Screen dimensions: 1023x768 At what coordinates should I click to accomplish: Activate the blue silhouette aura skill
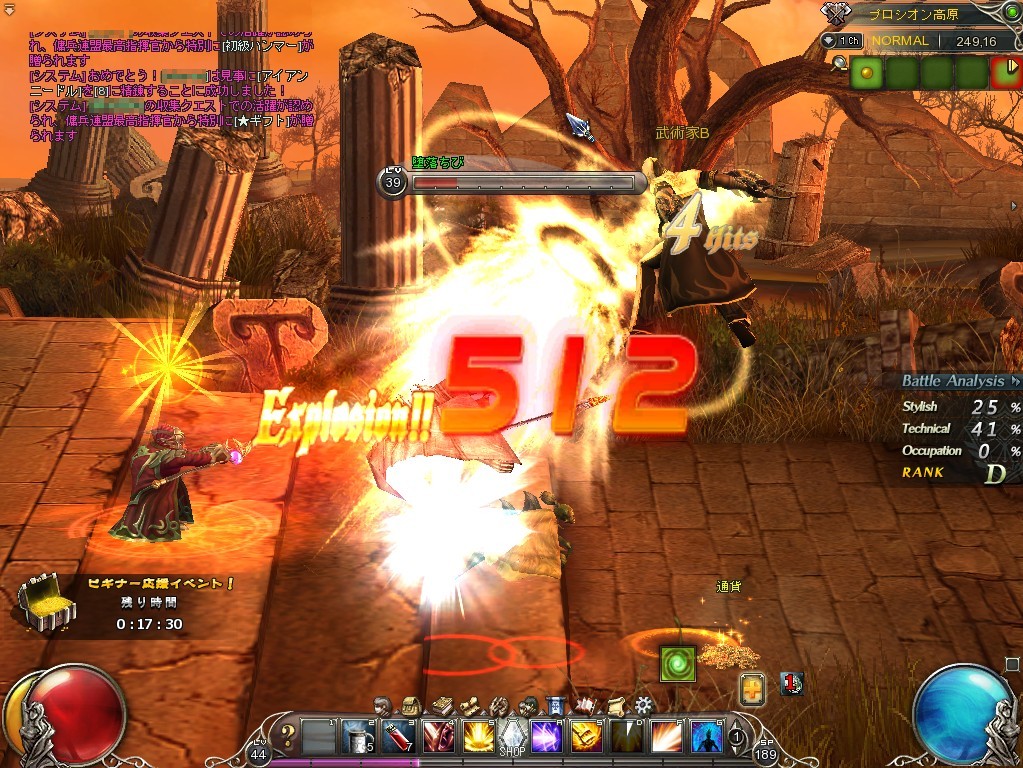tap(706, 737)
